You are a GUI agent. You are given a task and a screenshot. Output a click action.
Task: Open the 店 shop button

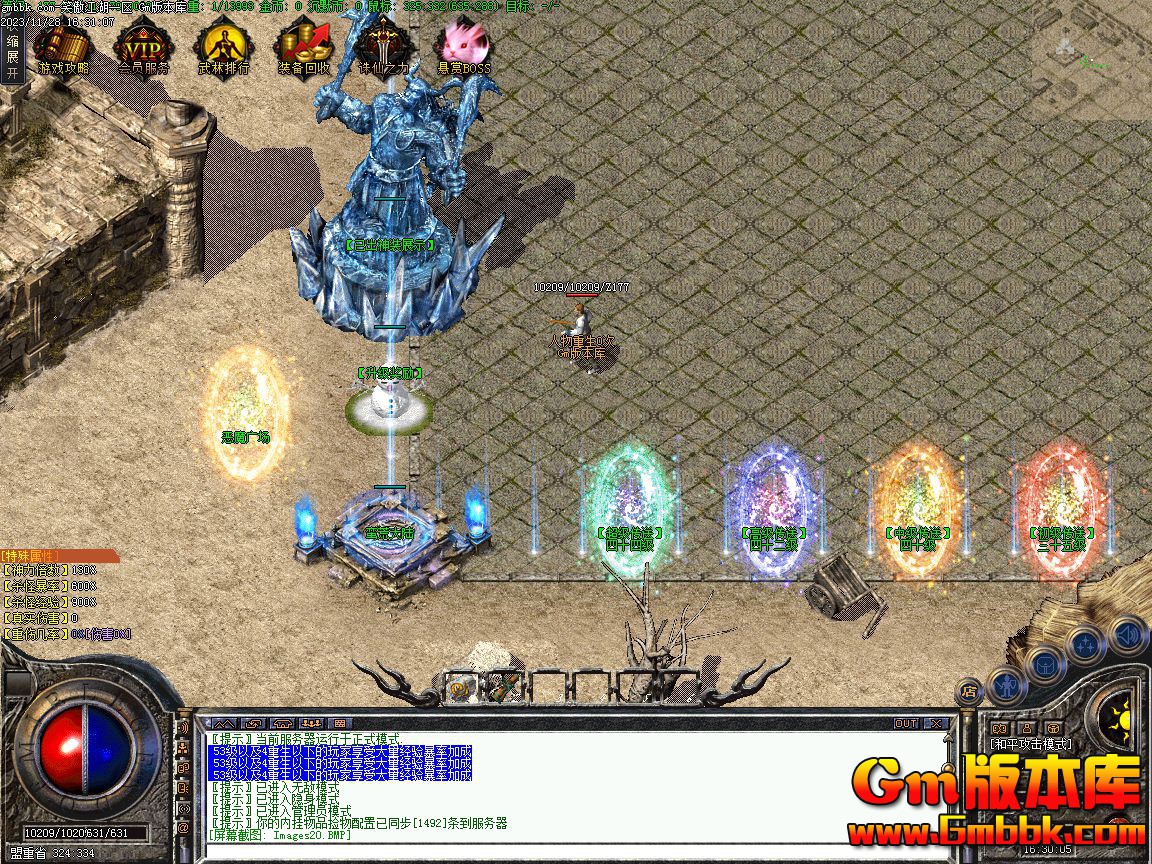(x=968, y=690)
